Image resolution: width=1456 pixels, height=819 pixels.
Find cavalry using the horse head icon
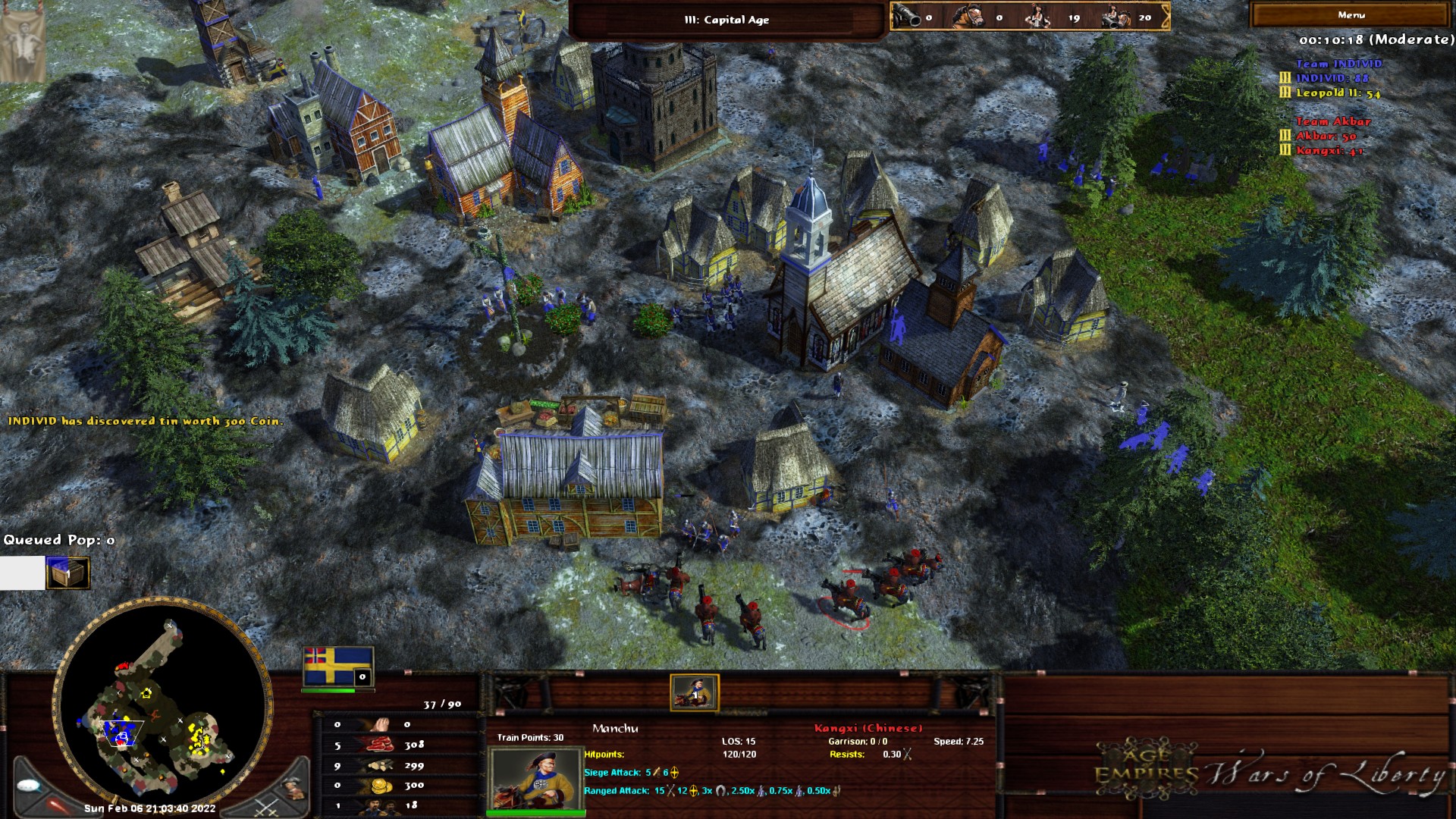(x=968, y=17)
